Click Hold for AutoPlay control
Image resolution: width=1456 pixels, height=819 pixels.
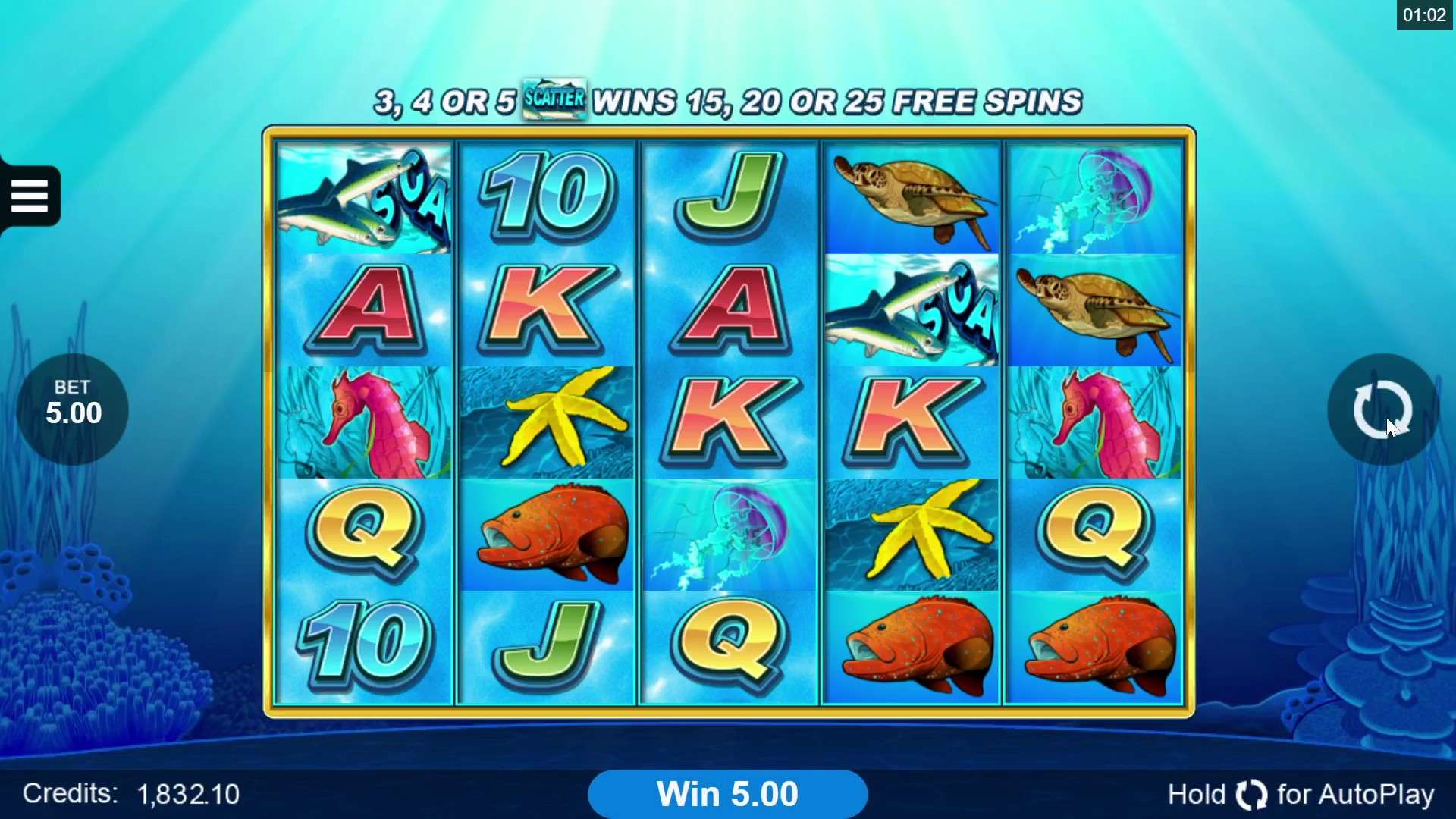1299,794
